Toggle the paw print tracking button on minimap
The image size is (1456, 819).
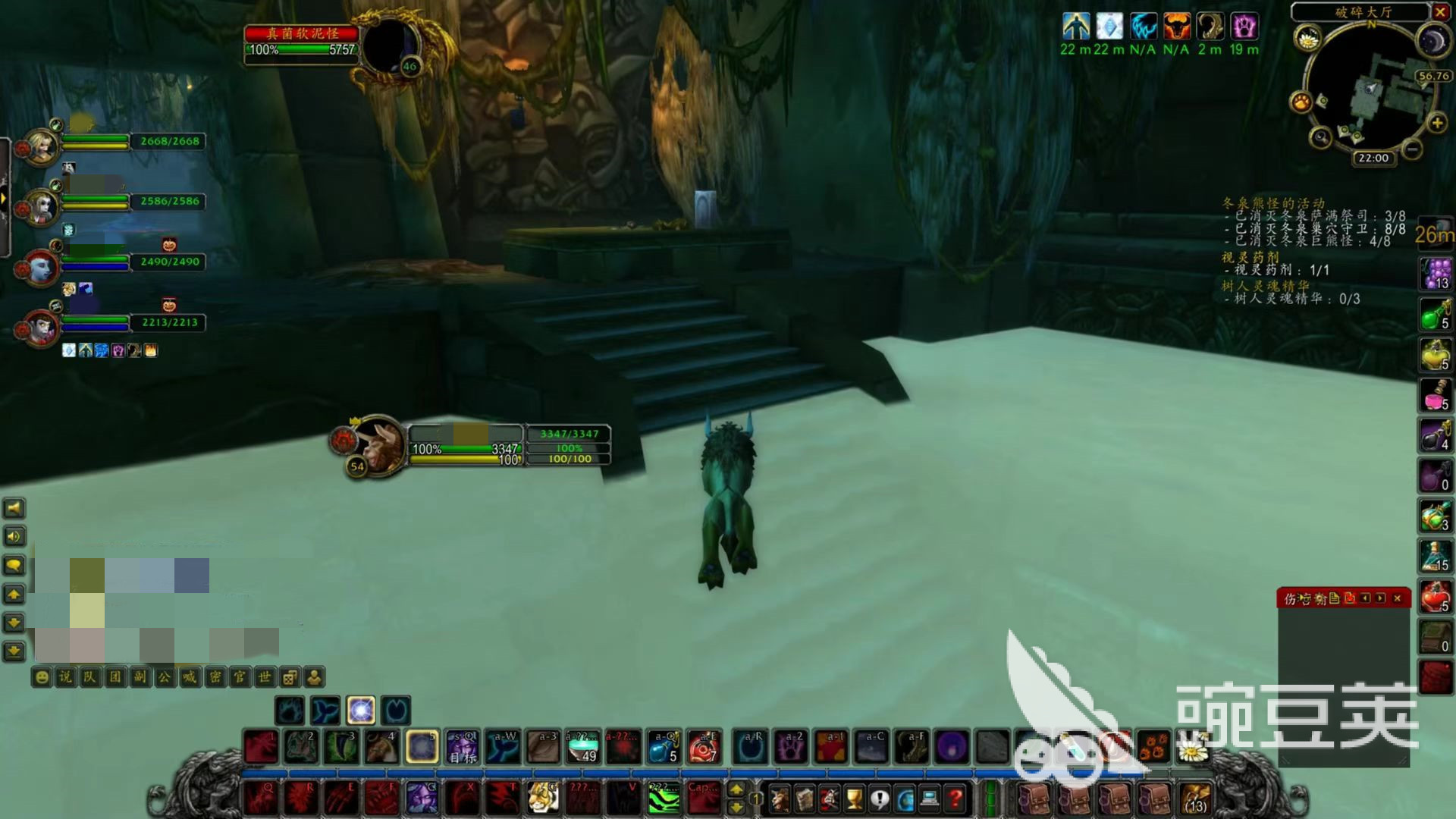click(1301, 101)
